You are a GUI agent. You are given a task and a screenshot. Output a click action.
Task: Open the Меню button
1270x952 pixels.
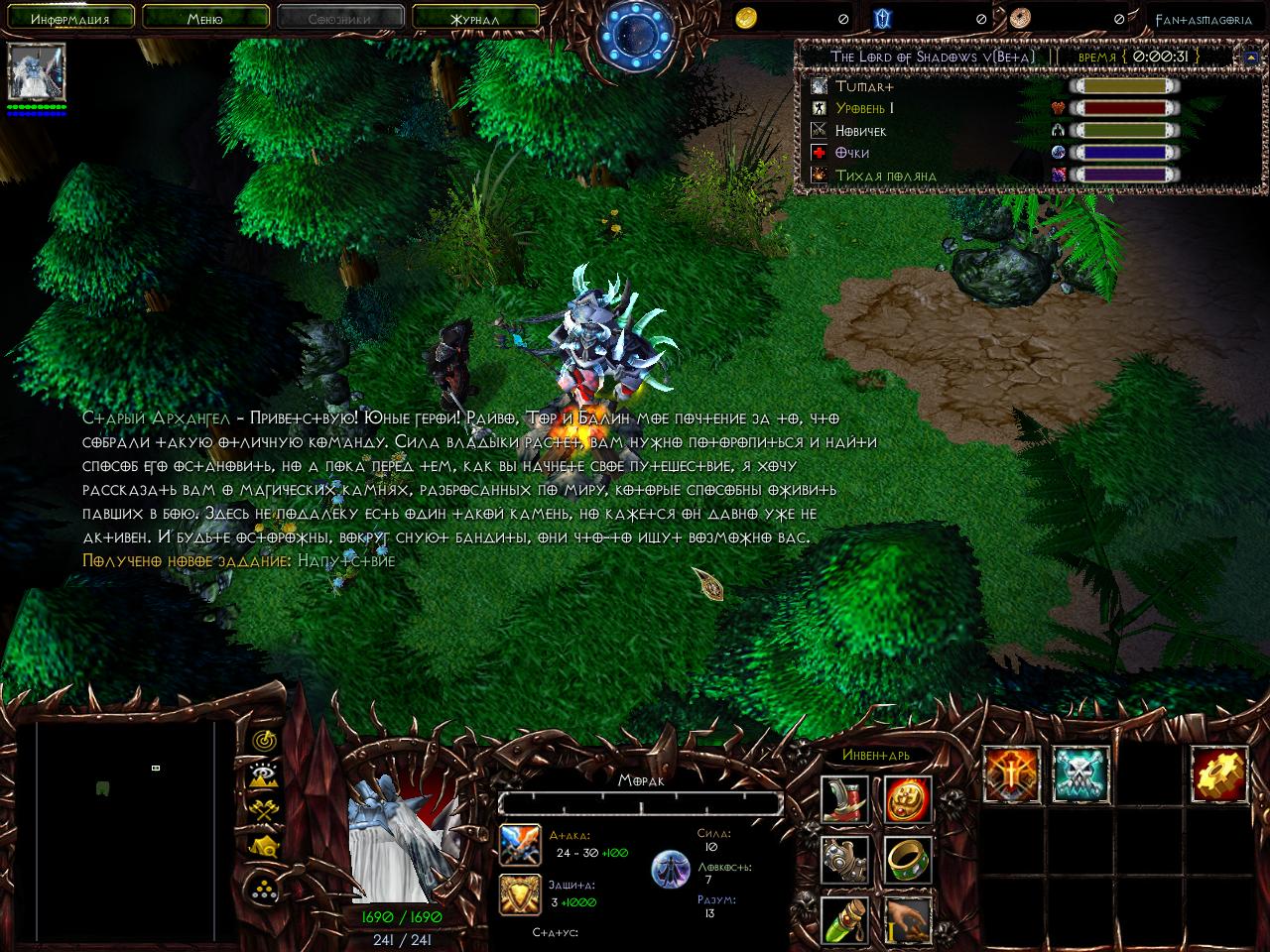click(204, 17)
